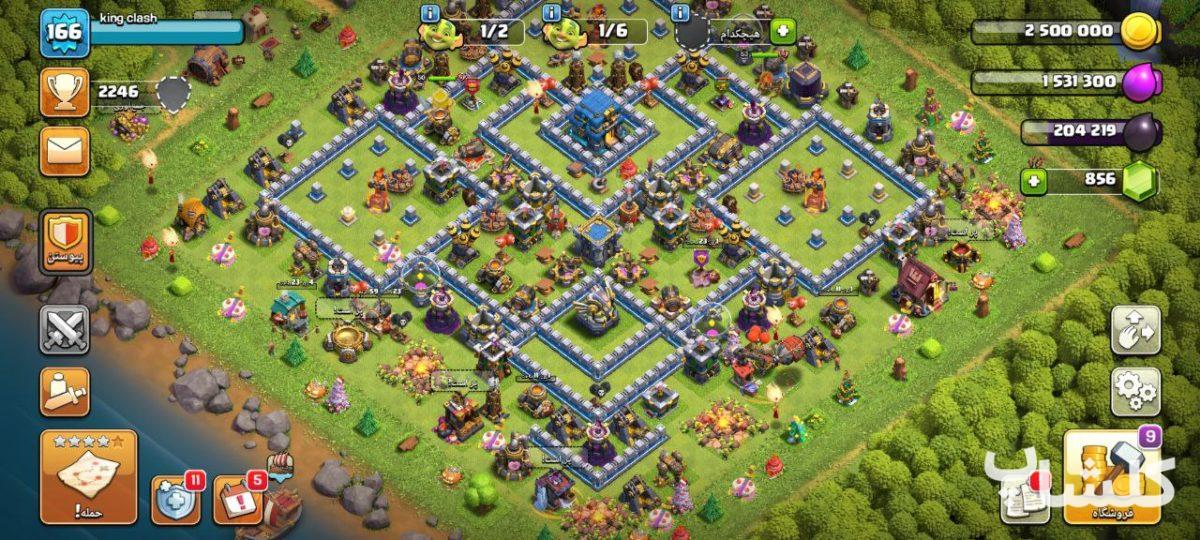Open the trophy league button

click(65, 92)
